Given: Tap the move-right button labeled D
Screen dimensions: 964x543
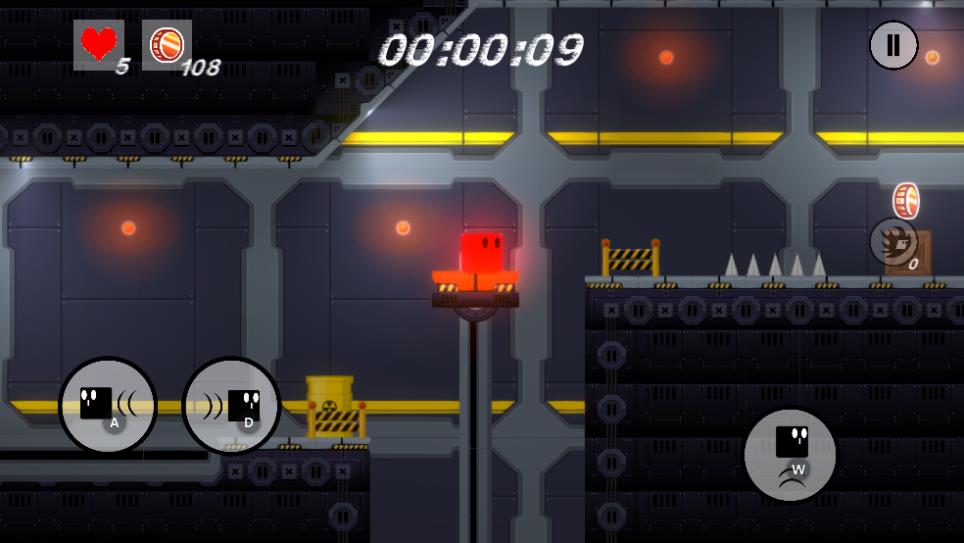Looking at the screenshot, I should tap(232, 406).
